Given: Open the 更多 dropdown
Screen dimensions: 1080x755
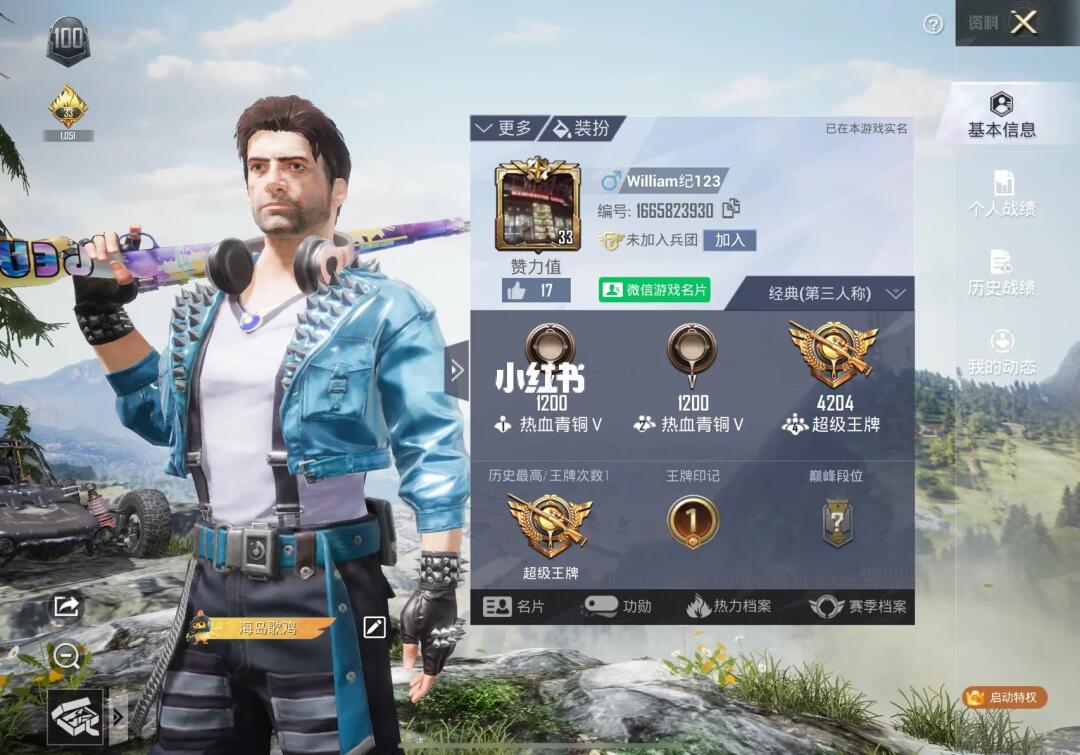Looking at the screenshot, I should pos(505,128).
